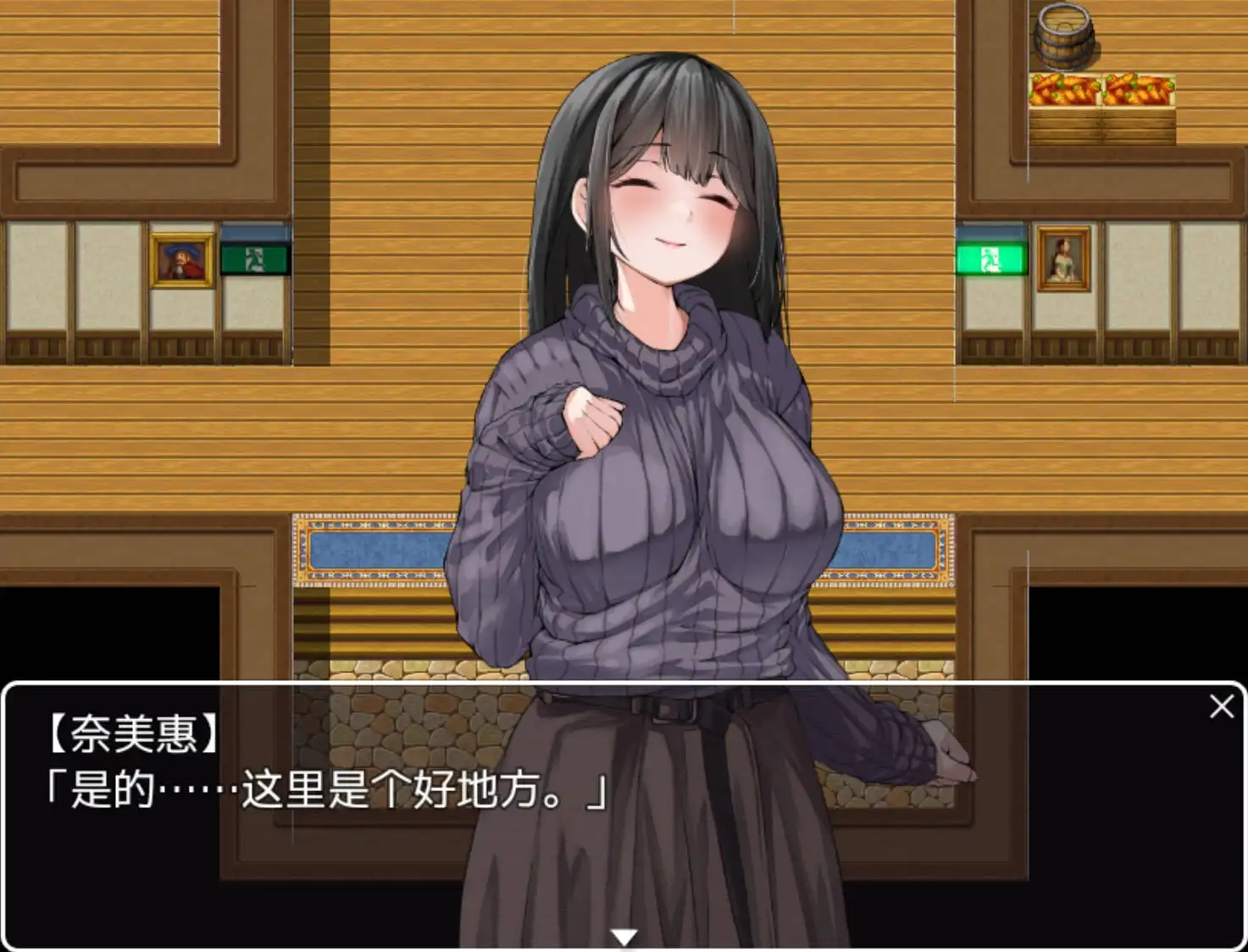Click the downward continue arrow in the dialogue box
Screen dimensions: 1248x952
(624, 934)
